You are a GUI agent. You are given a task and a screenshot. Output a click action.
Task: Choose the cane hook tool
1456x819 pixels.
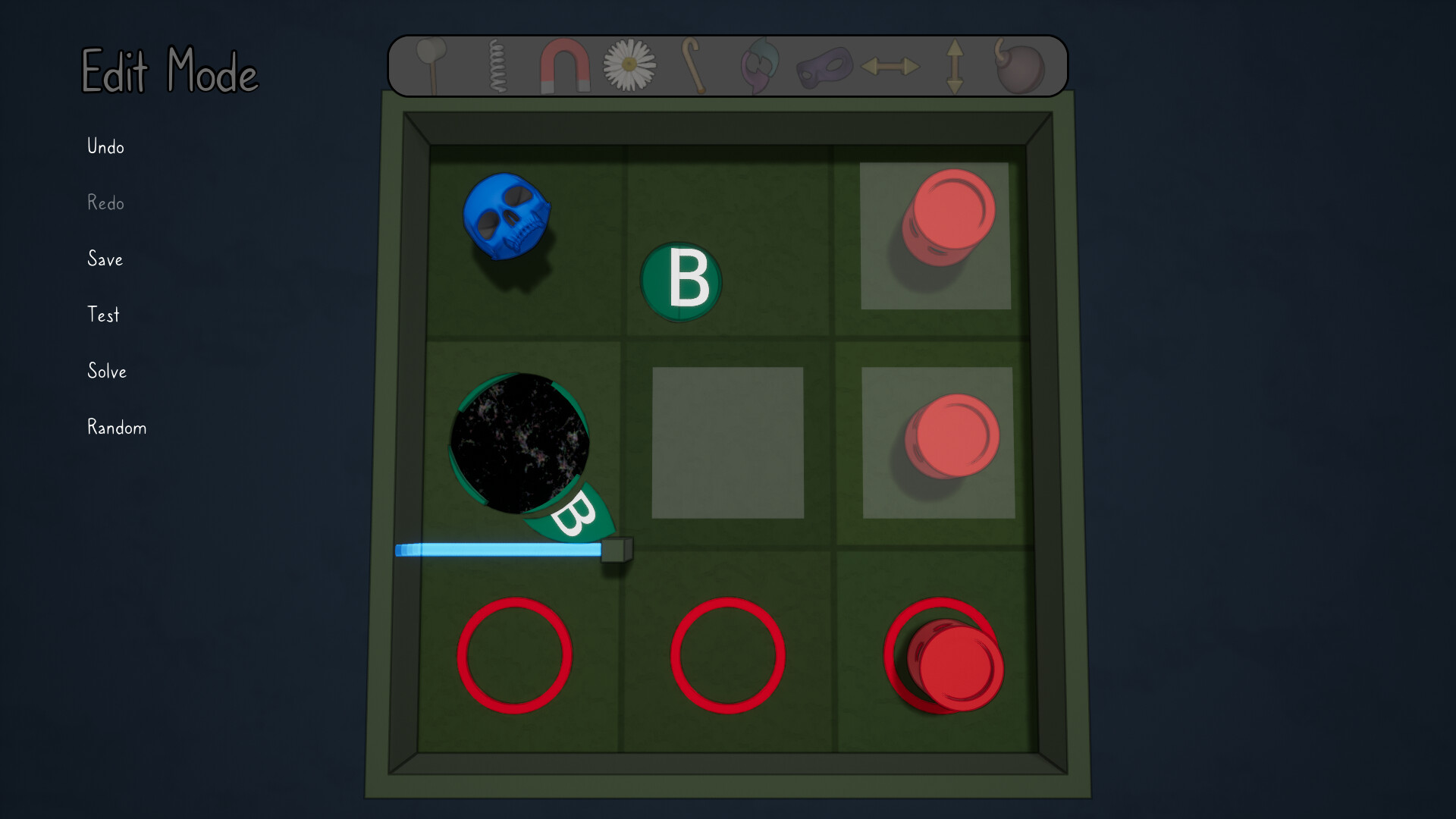click(x=692, y=67)
